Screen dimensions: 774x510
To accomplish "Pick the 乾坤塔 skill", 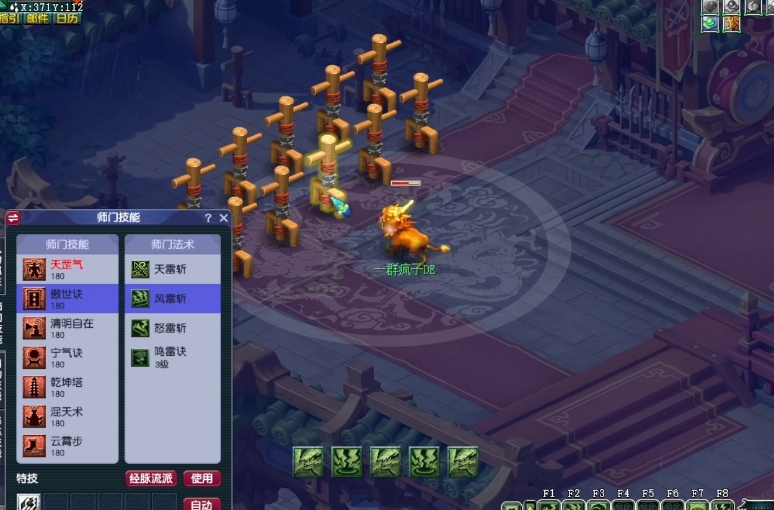I will 68,387.
